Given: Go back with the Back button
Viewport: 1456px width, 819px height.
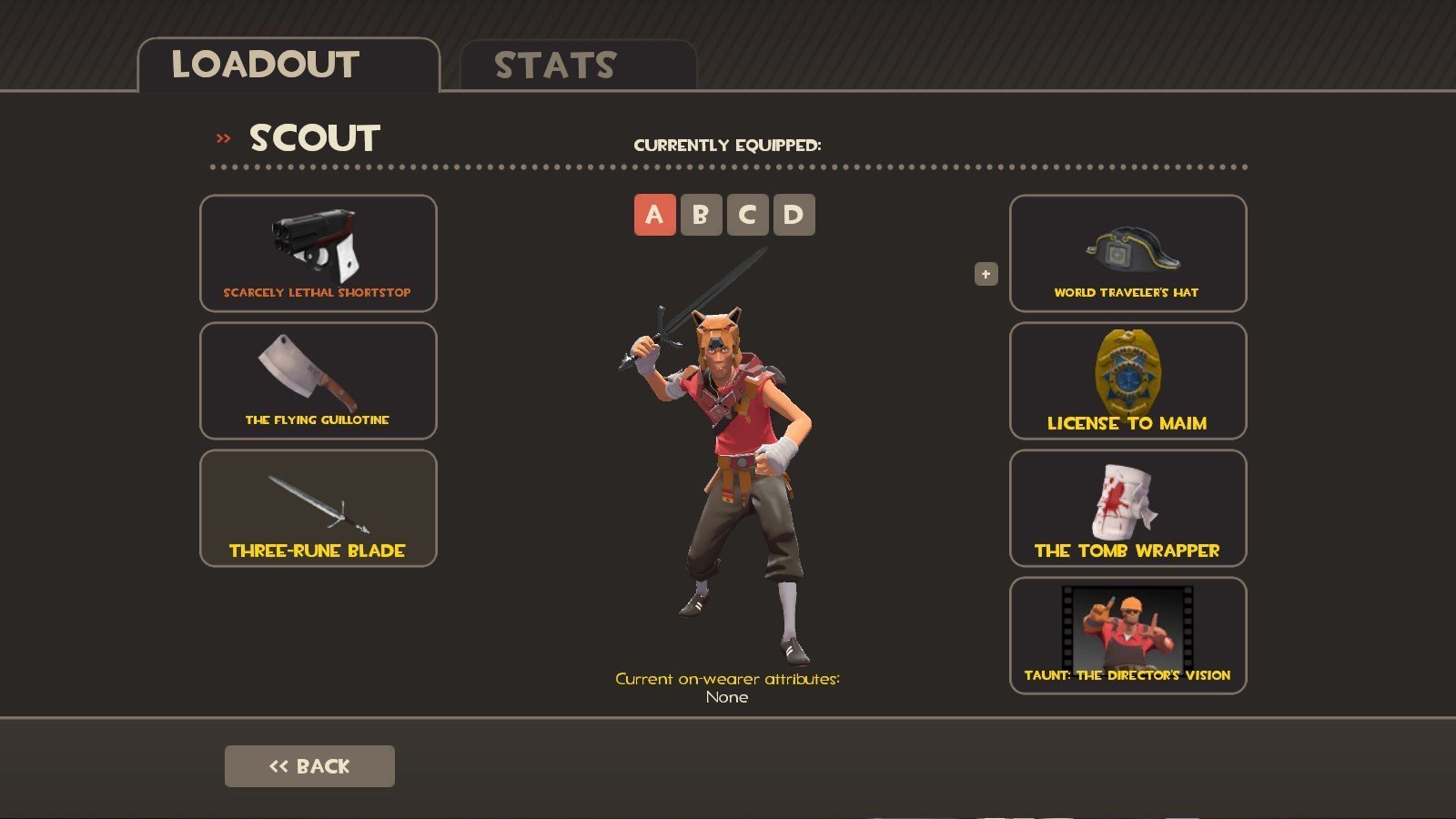Looking at the screenshot, I should (309, 766).
